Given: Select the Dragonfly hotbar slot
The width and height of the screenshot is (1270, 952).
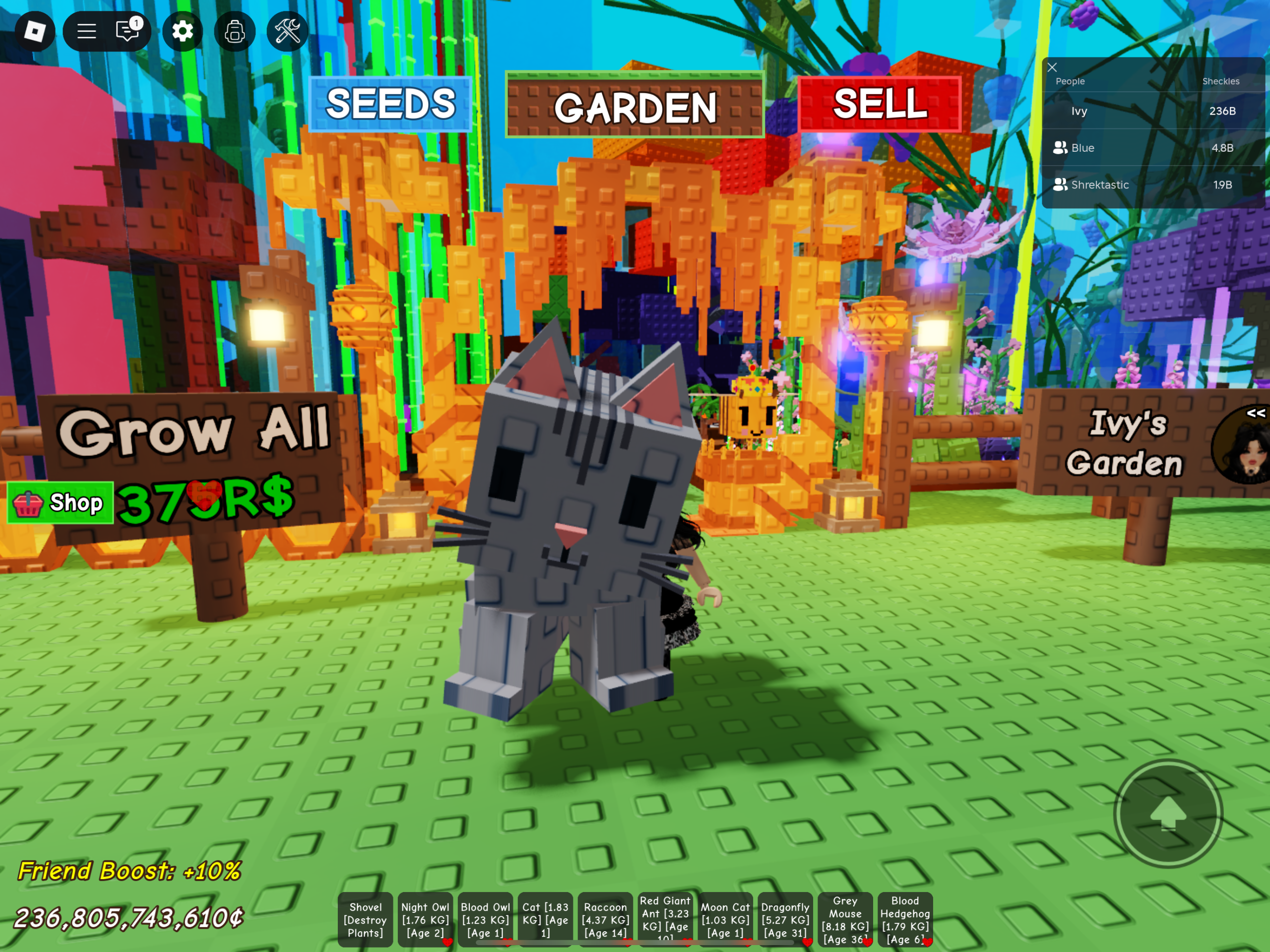Looking at the screenshot, I should [x=785, y=919].
